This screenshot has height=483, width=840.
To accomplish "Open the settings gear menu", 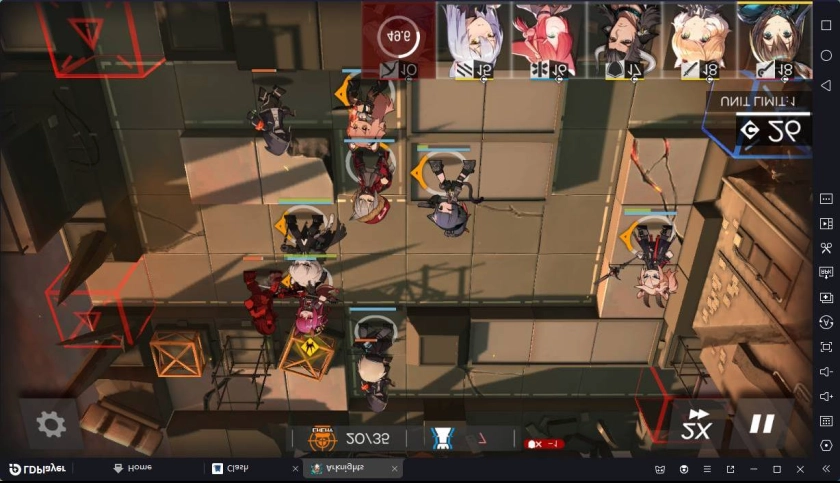I will 51,424.
